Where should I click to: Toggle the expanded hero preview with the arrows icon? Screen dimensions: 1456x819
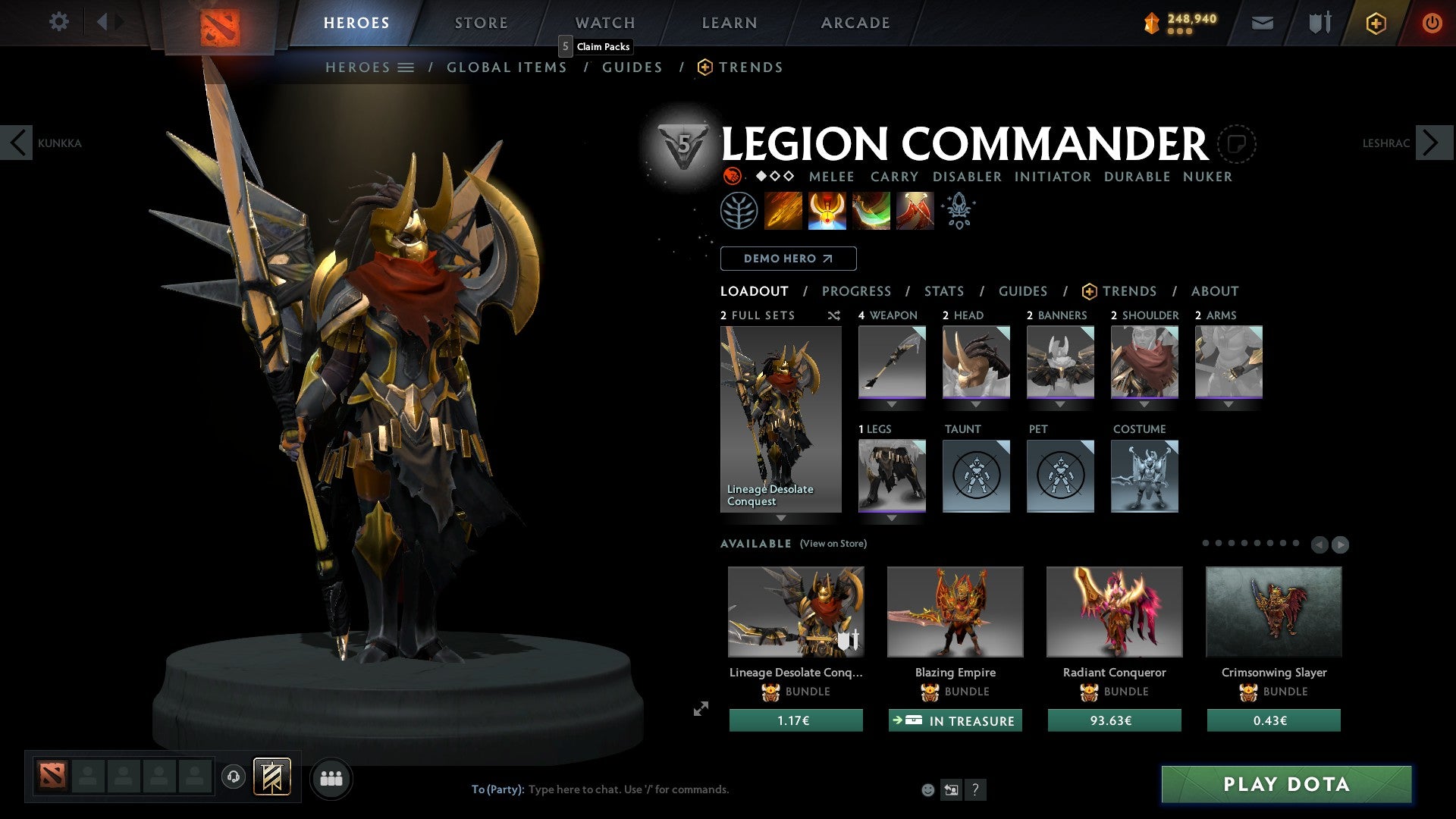pyautogui.click(x=700, y=709)
